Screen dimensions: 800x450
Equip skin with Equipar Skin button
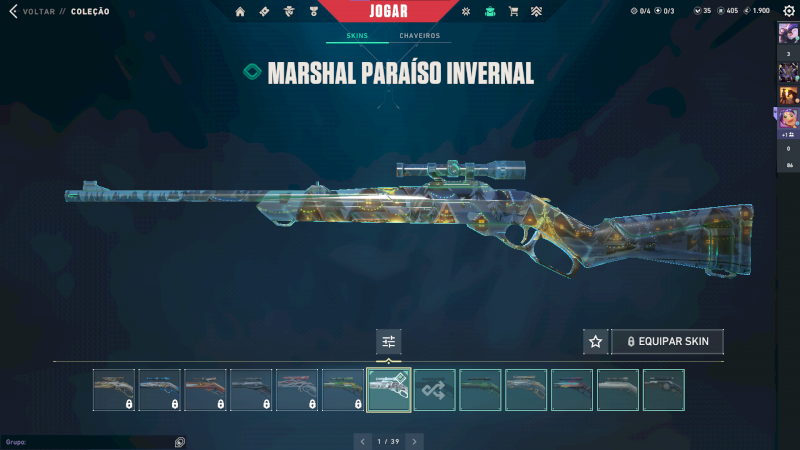tap(667, 342)
